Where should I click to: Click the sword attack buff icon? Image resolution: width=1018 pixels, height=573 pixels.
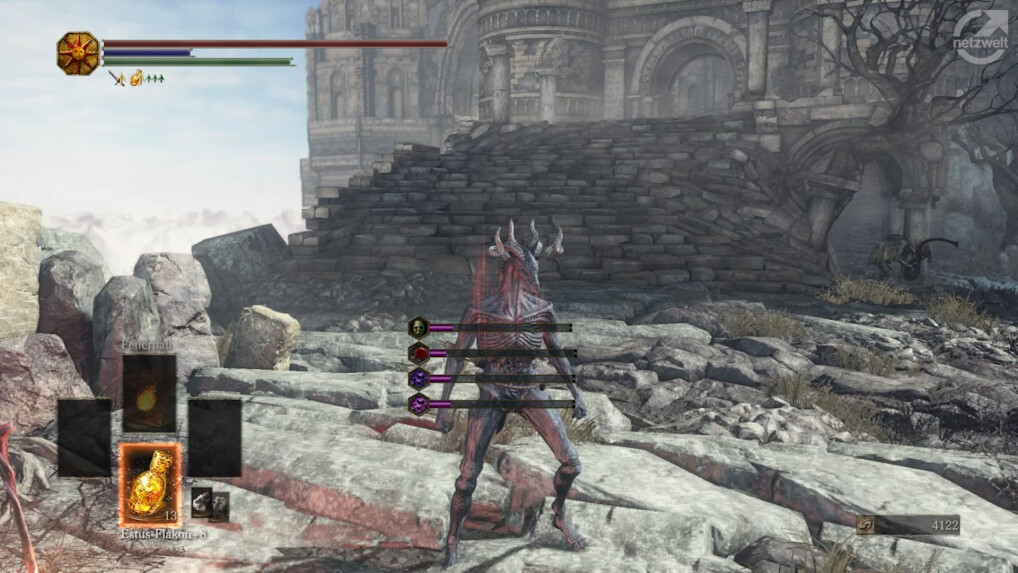click(116, 78)
